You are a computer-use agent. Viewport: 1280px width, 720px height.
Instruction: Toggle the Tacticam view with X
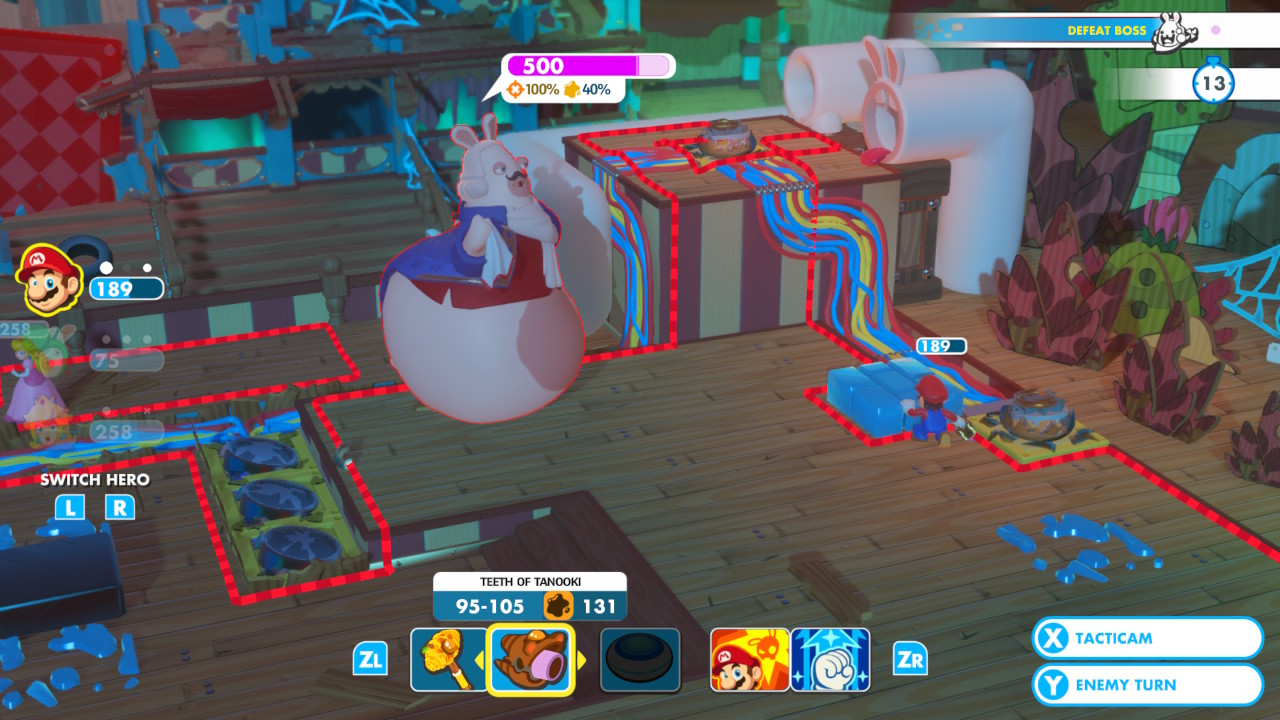click(x=1146, y=638)
